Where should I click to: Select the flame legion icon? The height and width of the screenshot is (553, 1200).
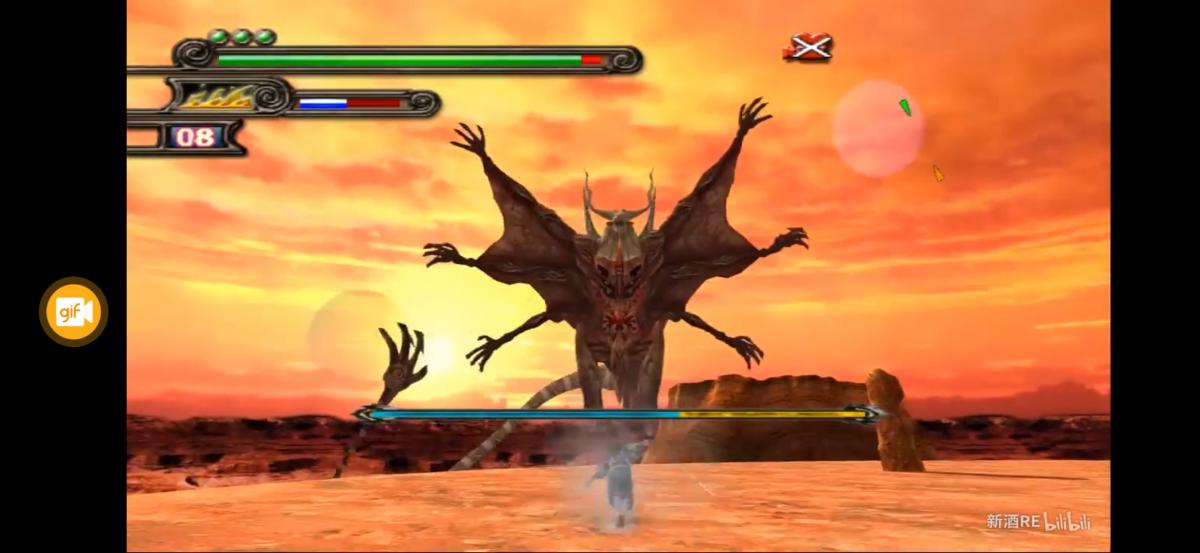click(218, 98)
